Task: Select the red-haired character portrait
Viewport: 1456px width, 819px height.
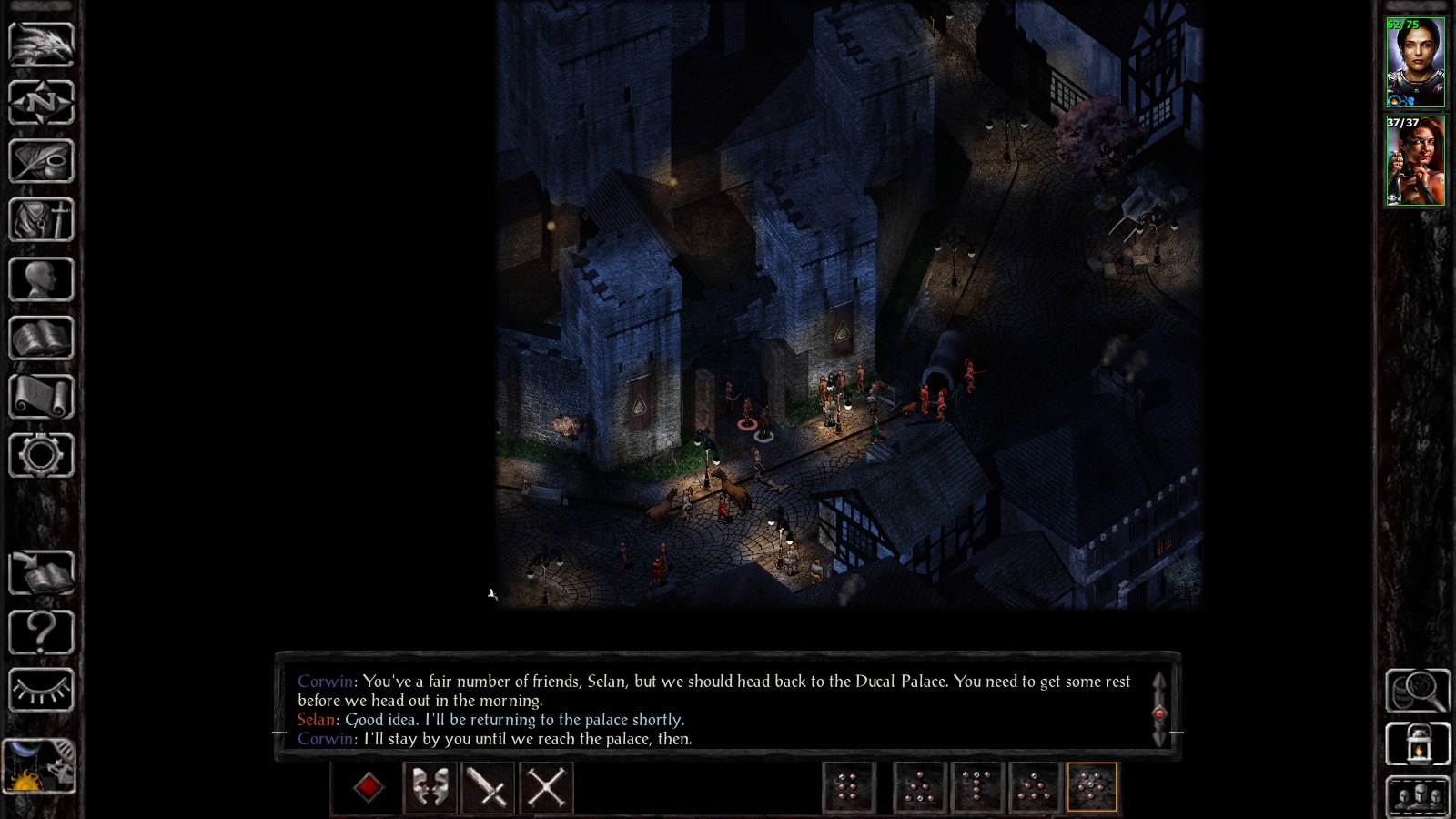Action: click(1415, 161)
